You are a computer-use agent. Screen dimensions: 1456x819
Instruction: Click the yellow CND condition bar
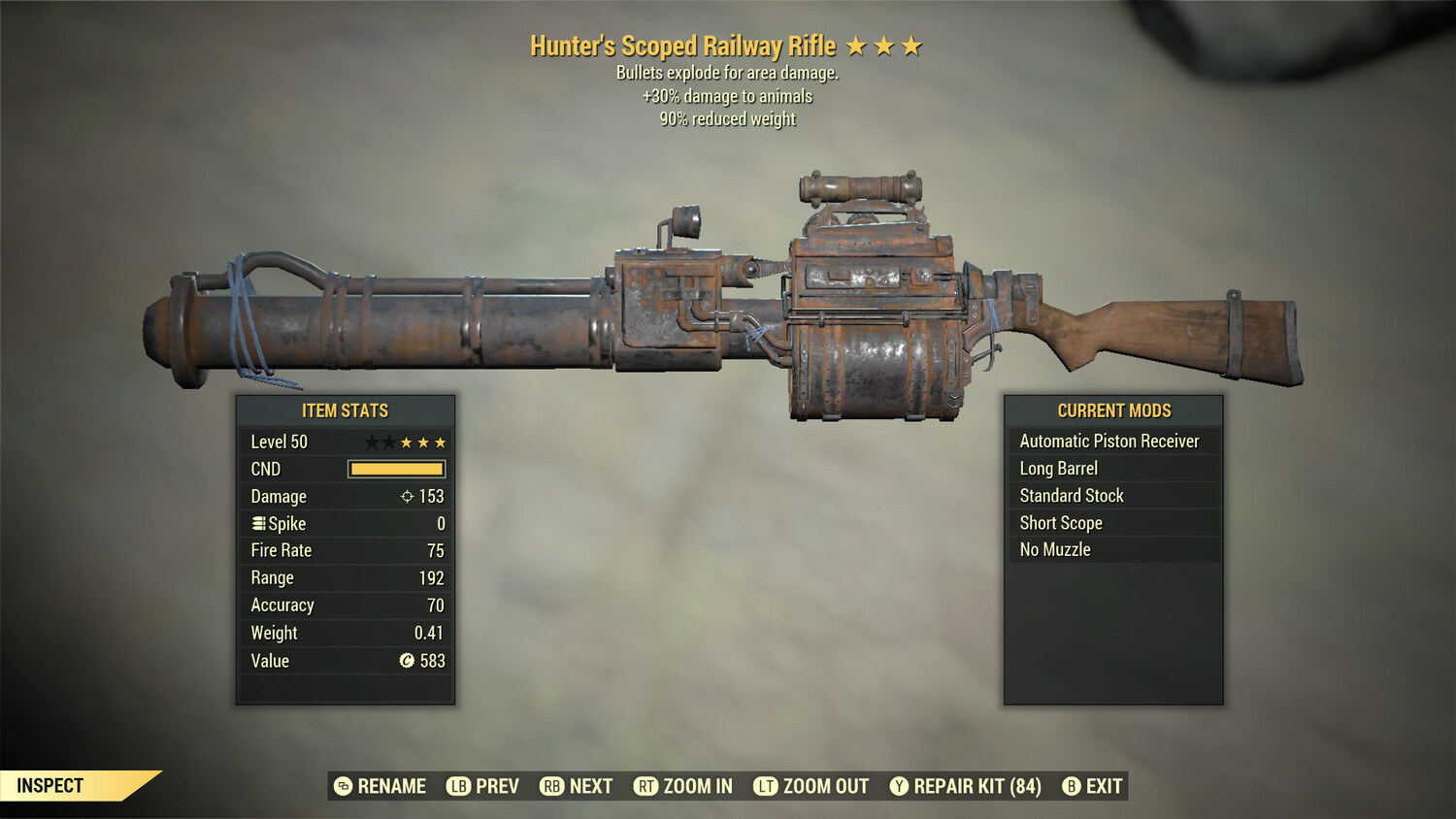point(394,469)
